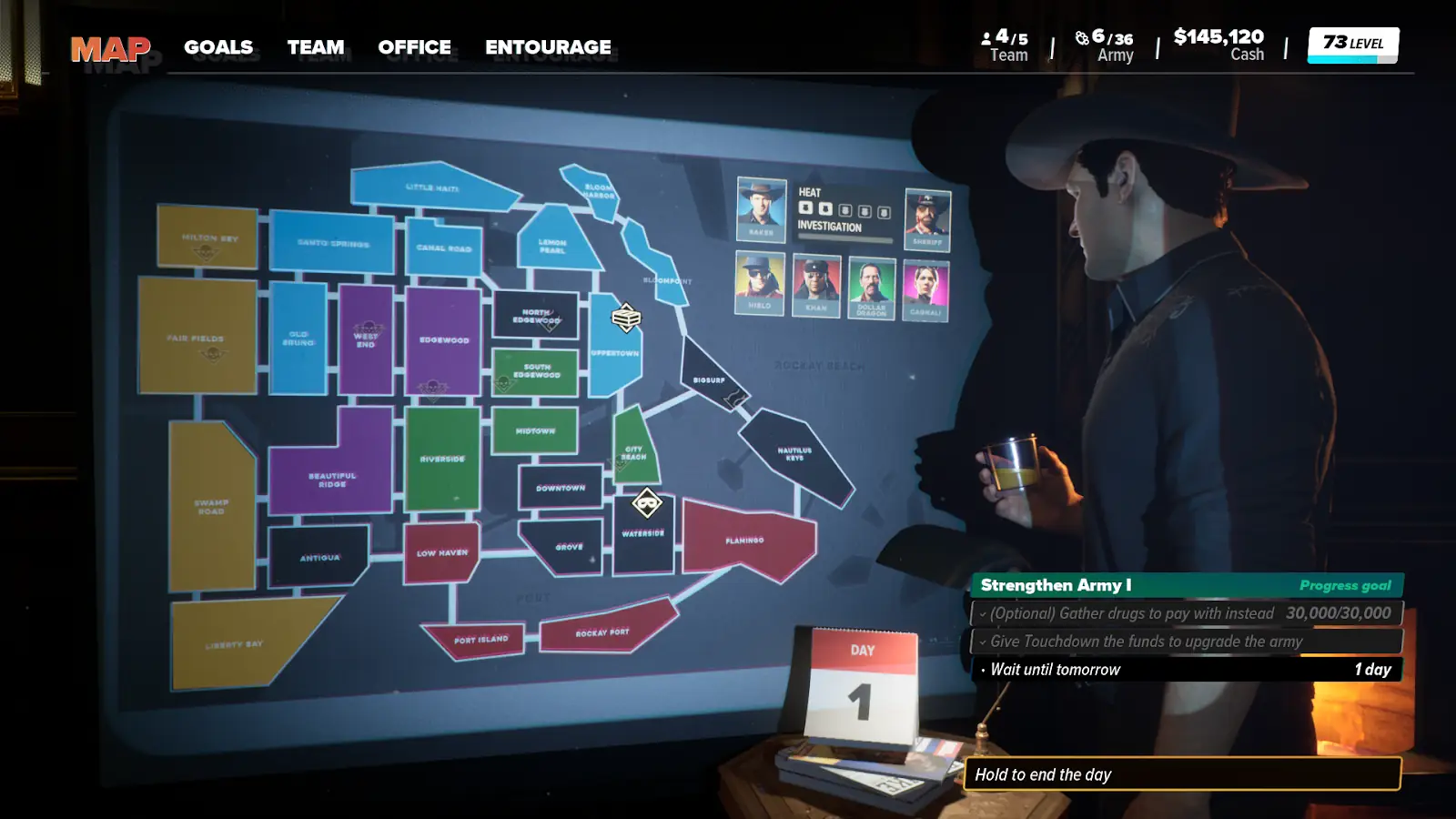Pick the Beautiful Ridge territory

[332, 478]
